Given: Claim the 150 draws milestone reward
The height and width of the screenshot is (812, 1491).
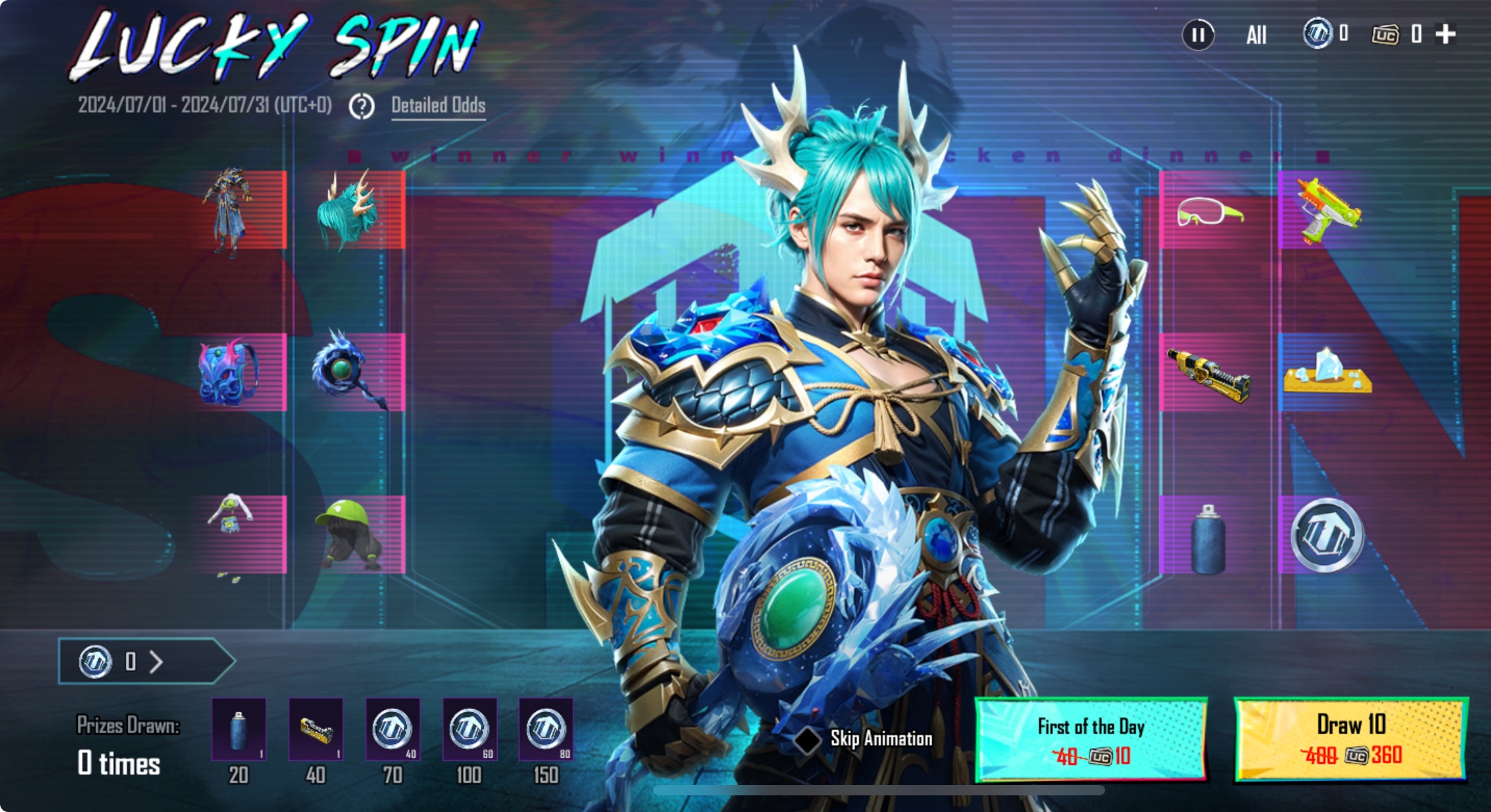Looking at the screenshot, I should tap(546, 729).
